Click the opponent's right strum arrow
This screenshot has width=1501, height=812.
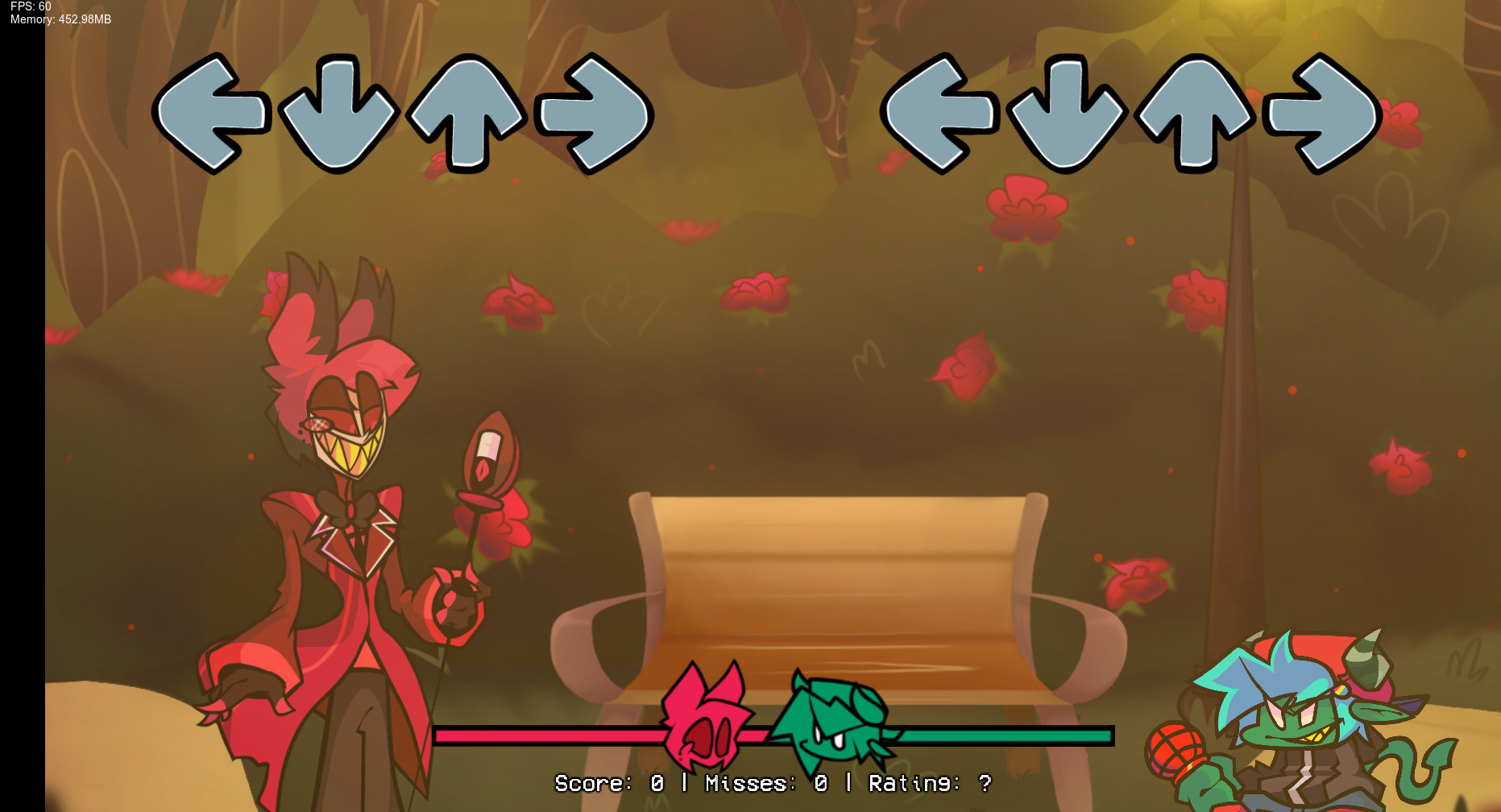pos(592,113)
